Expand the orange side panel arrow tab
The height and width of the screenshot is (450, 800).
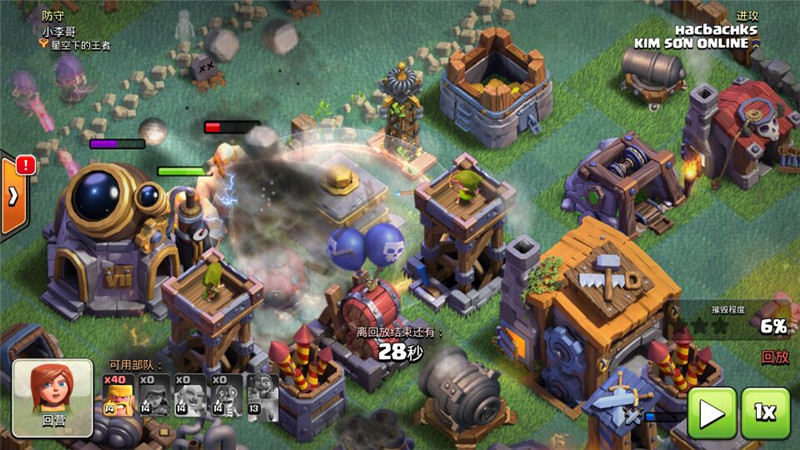10,196
